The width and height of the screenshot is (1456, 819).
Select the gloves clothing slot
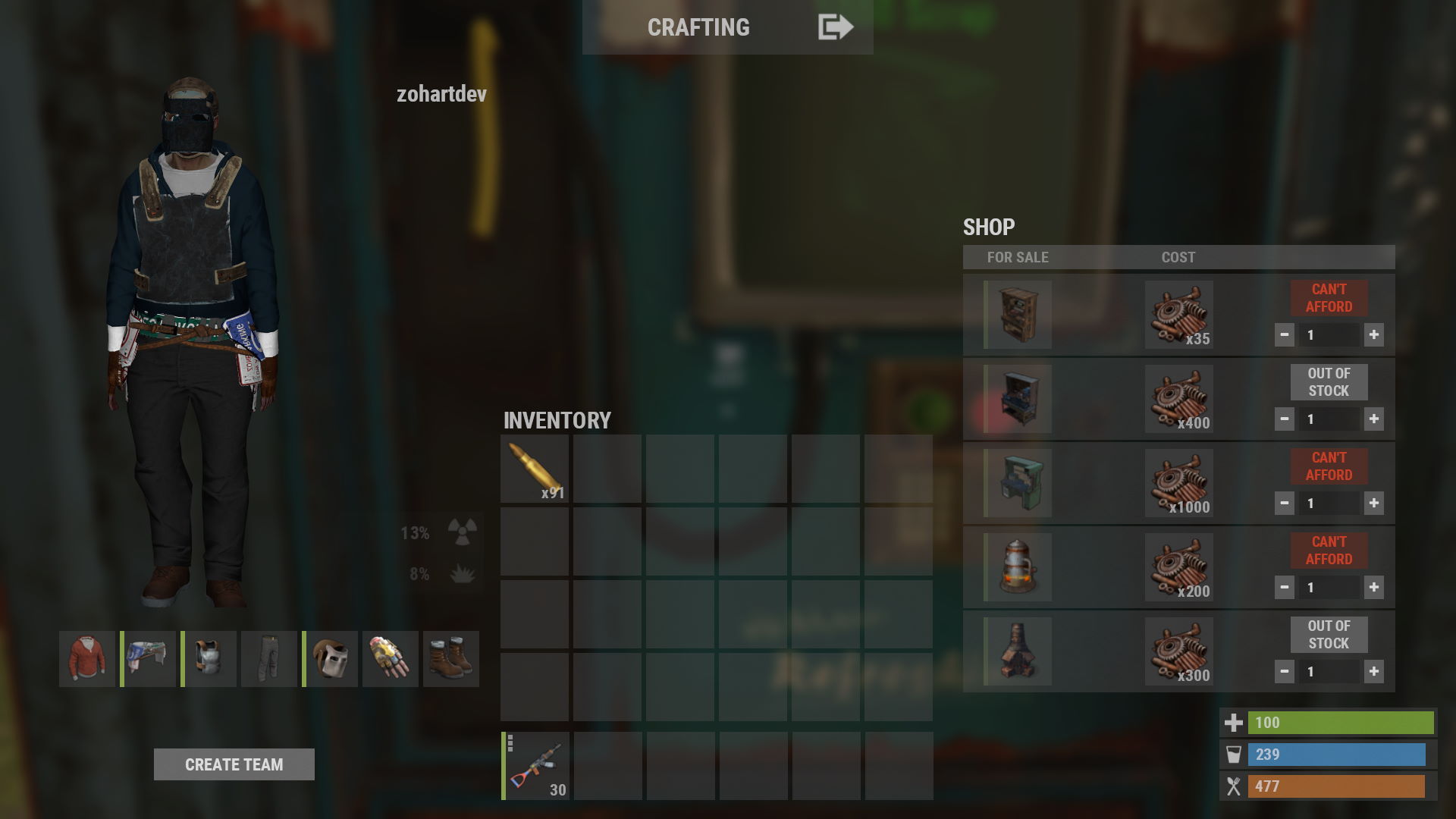[391, 658]
